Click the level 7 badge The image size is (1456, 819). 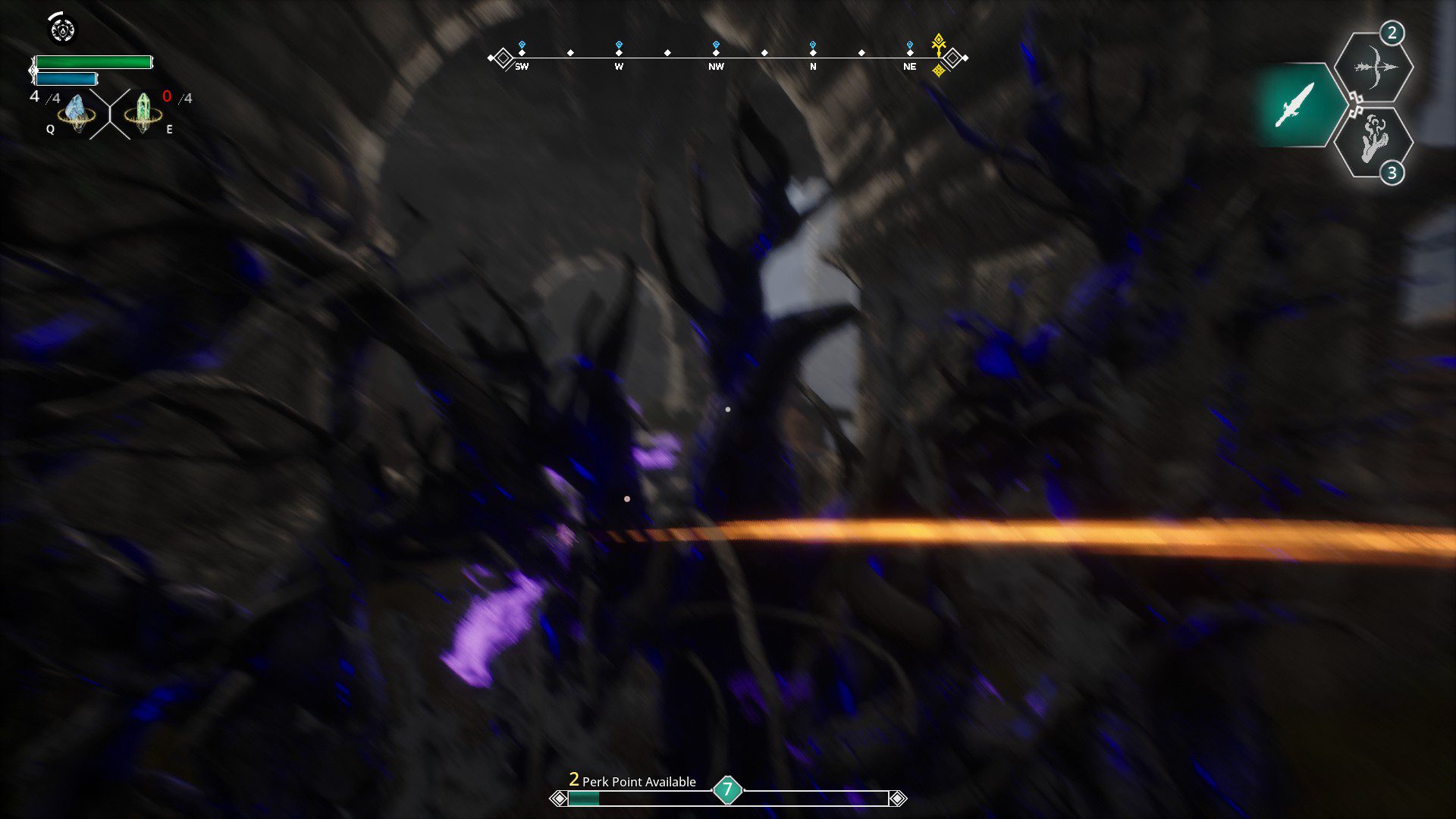727,790
